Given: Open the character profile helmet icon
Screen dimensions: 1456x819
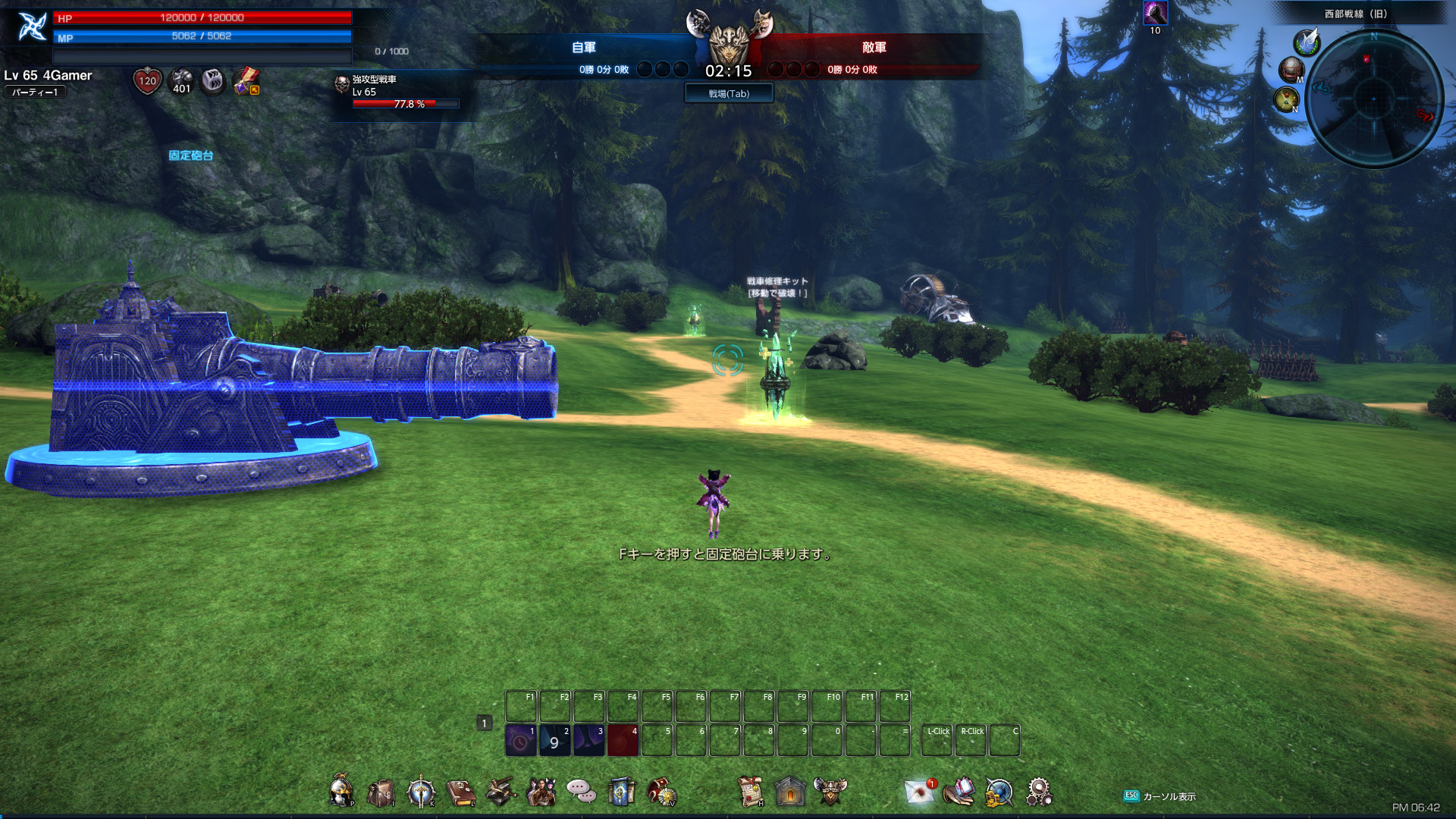Looking at the screenshot, I should click(341, 792).
